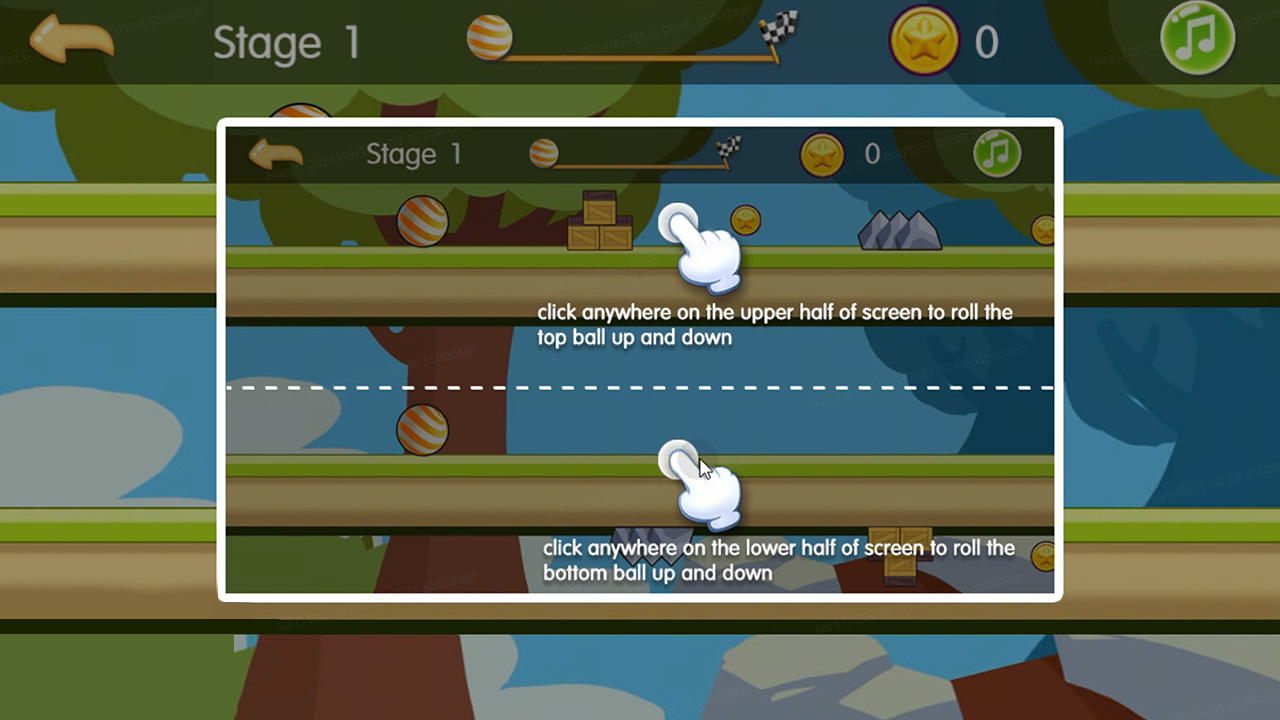The height and width of the screenshot is (720, 1280).
Task: Select the Stage 1 title text
Action: [x=286, y=42]
